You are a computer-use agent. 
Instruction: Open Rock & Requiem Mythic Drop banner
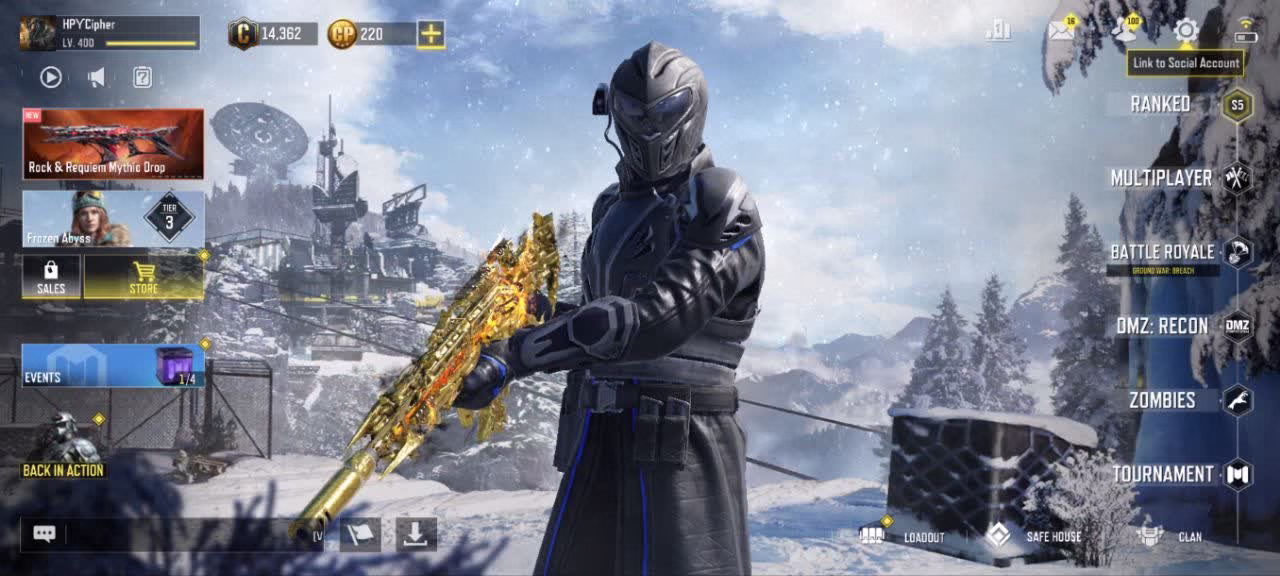coord(113,144)
